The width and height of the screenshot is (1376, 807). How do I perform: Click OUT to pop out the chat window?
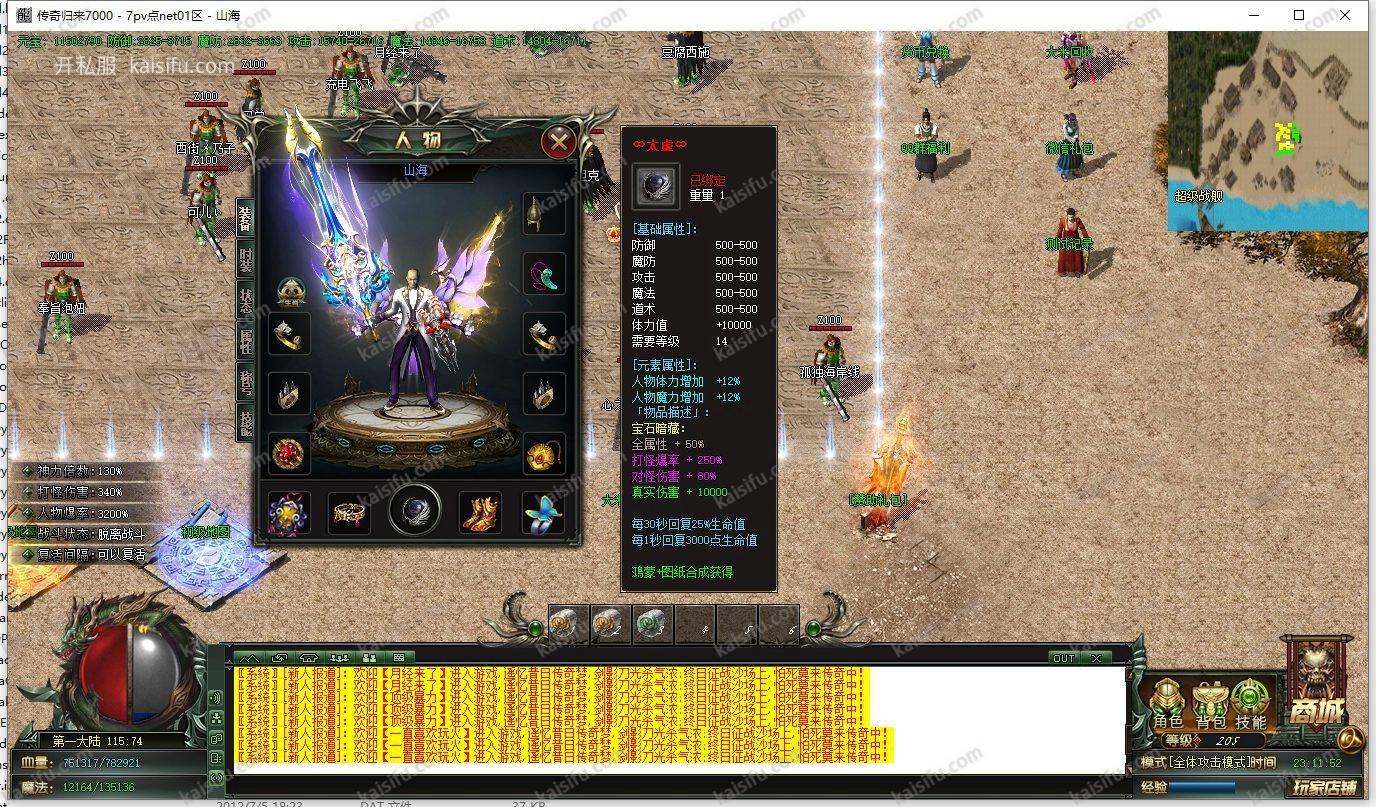pyautogui.click(x=1064, y=657)
